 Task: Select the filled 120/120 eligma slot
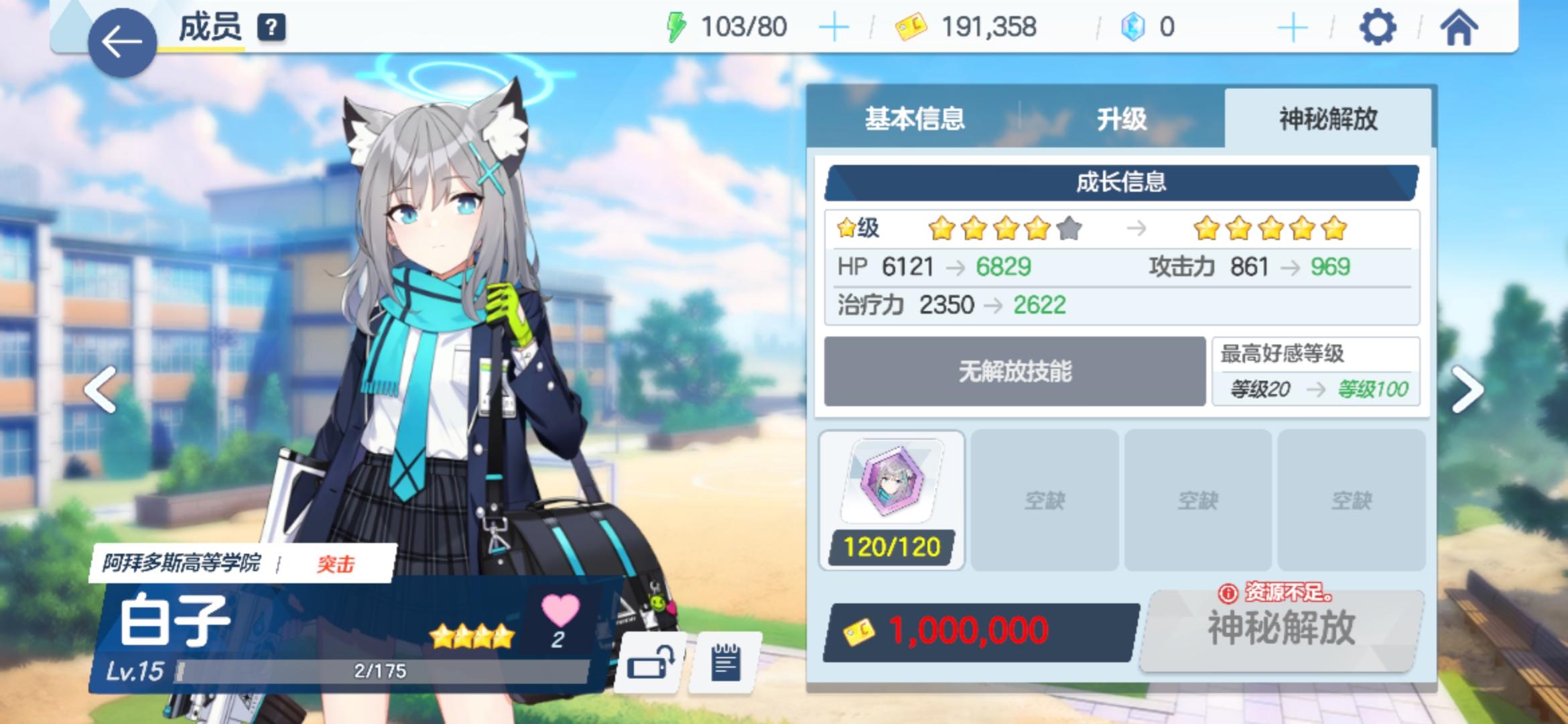coord(891,499)
